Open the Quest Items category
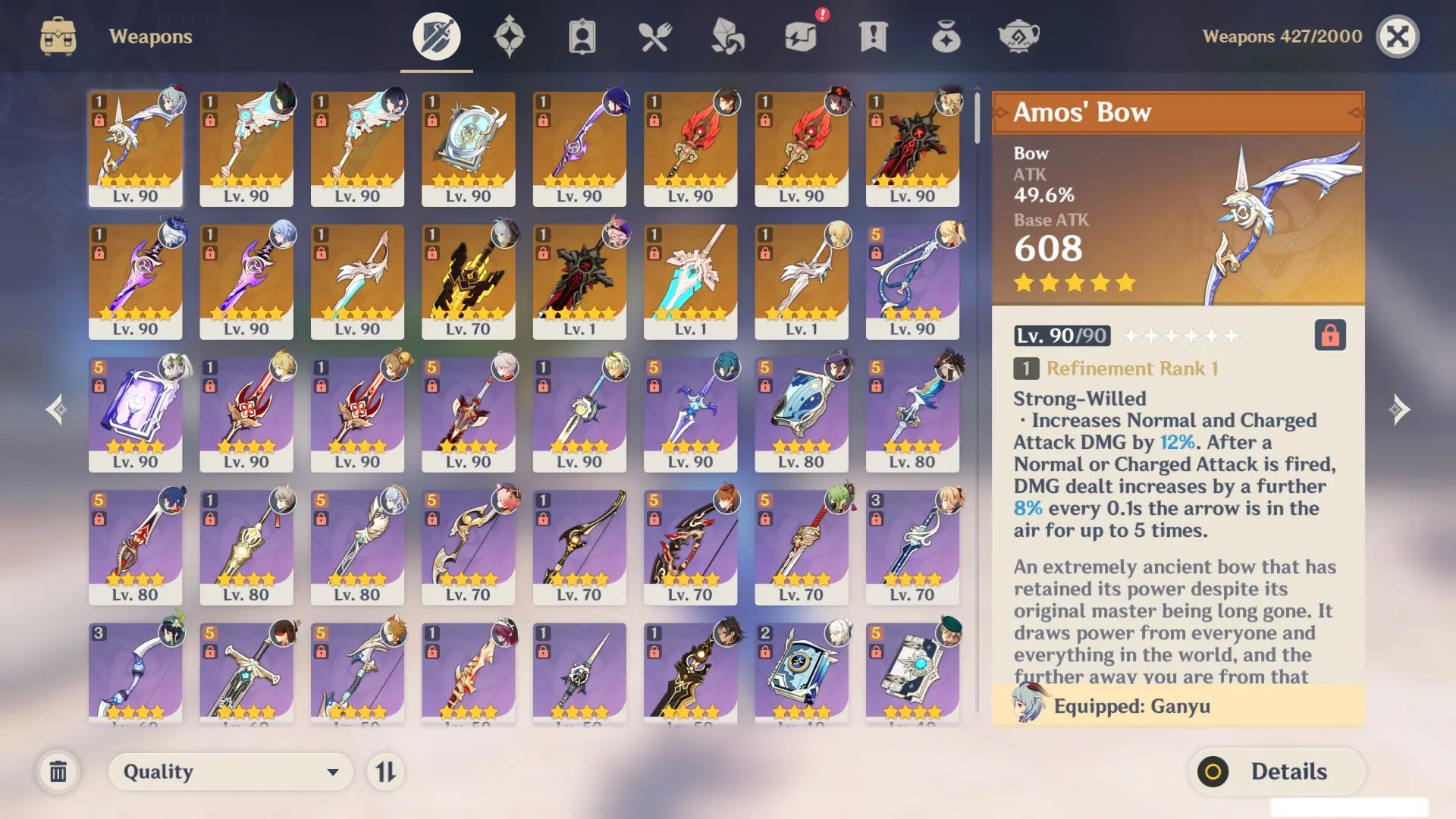Screen dimensions: 1456x819 [x=872, y=35]
